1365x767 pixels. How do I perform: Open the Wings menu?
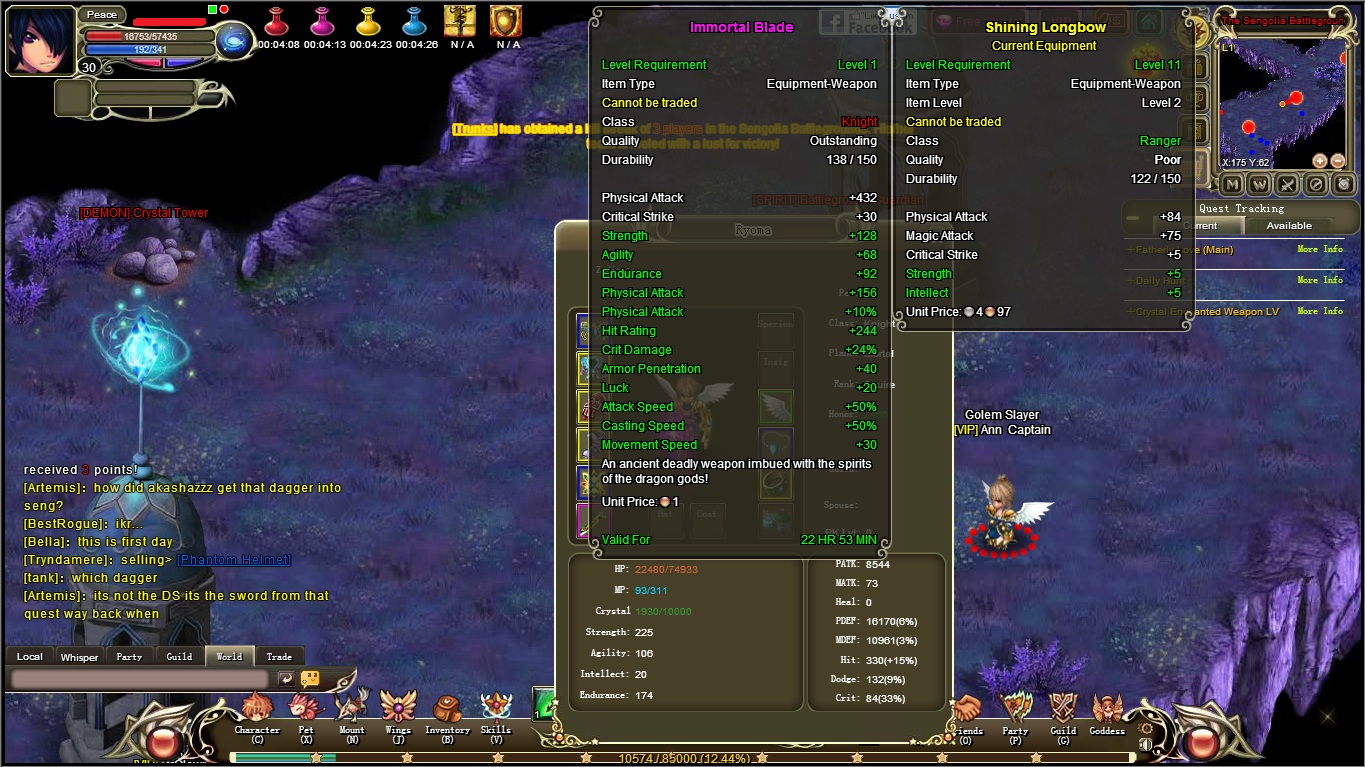tap(398, 710)
